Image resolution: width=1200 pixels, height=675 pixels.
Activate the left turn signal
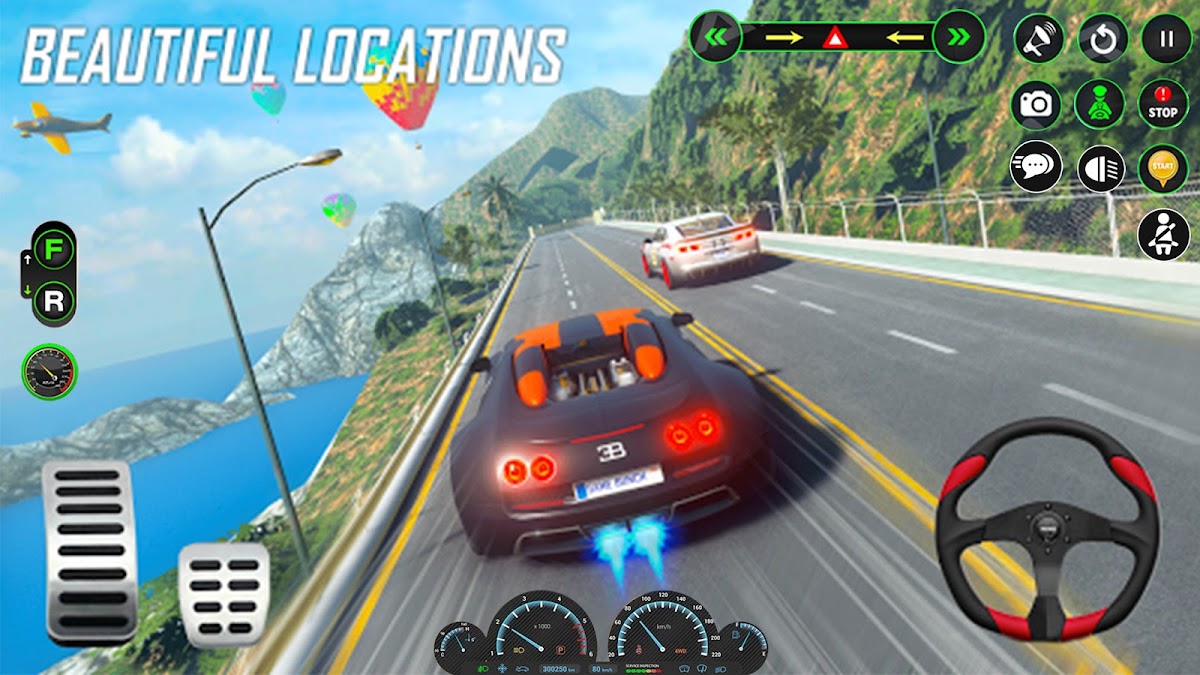[716, 38]
